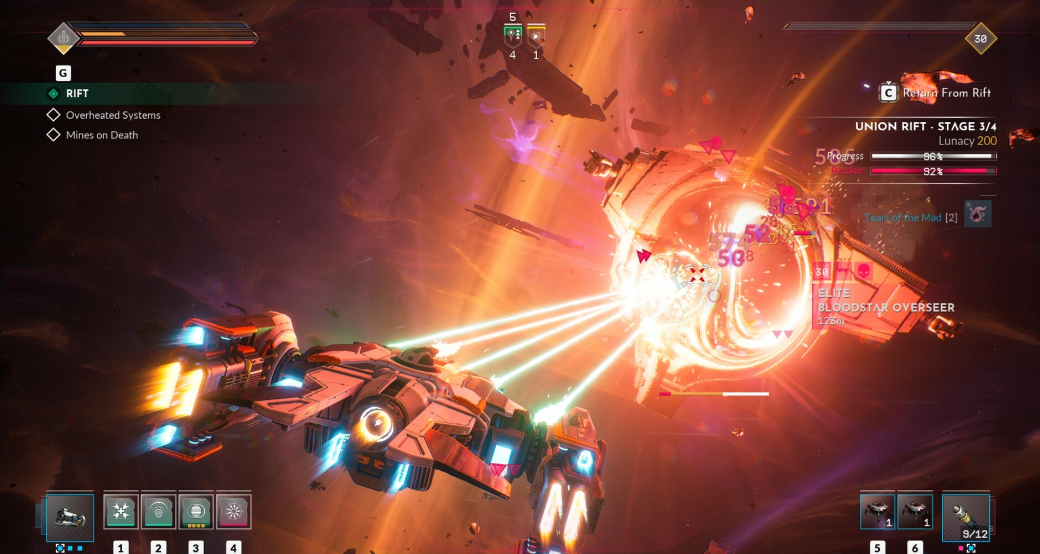
Task: Use the drone consumable in slot 6
Action: coord(914,511)
